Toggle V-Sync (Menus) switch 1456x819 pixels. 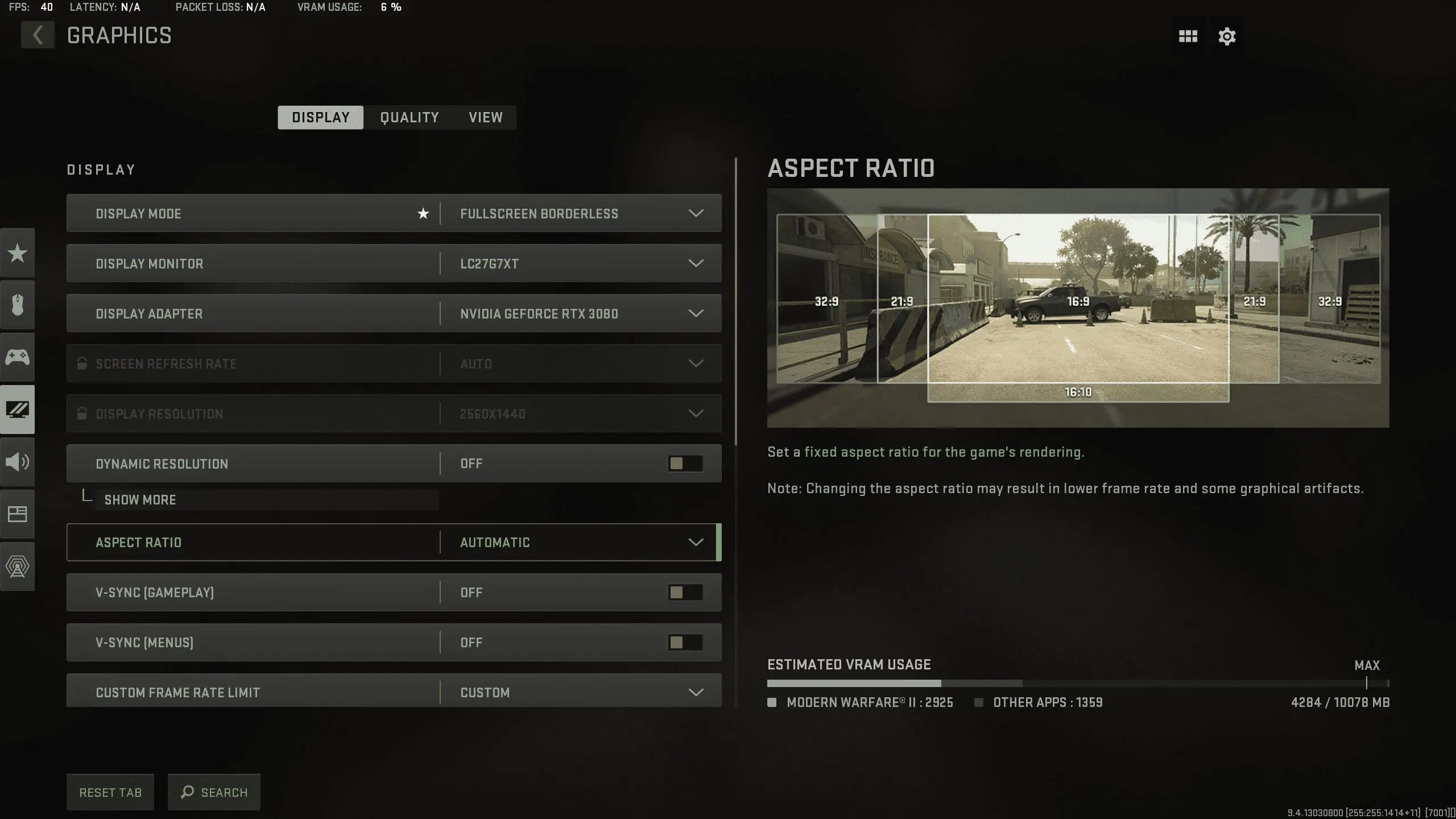[685, 642]
